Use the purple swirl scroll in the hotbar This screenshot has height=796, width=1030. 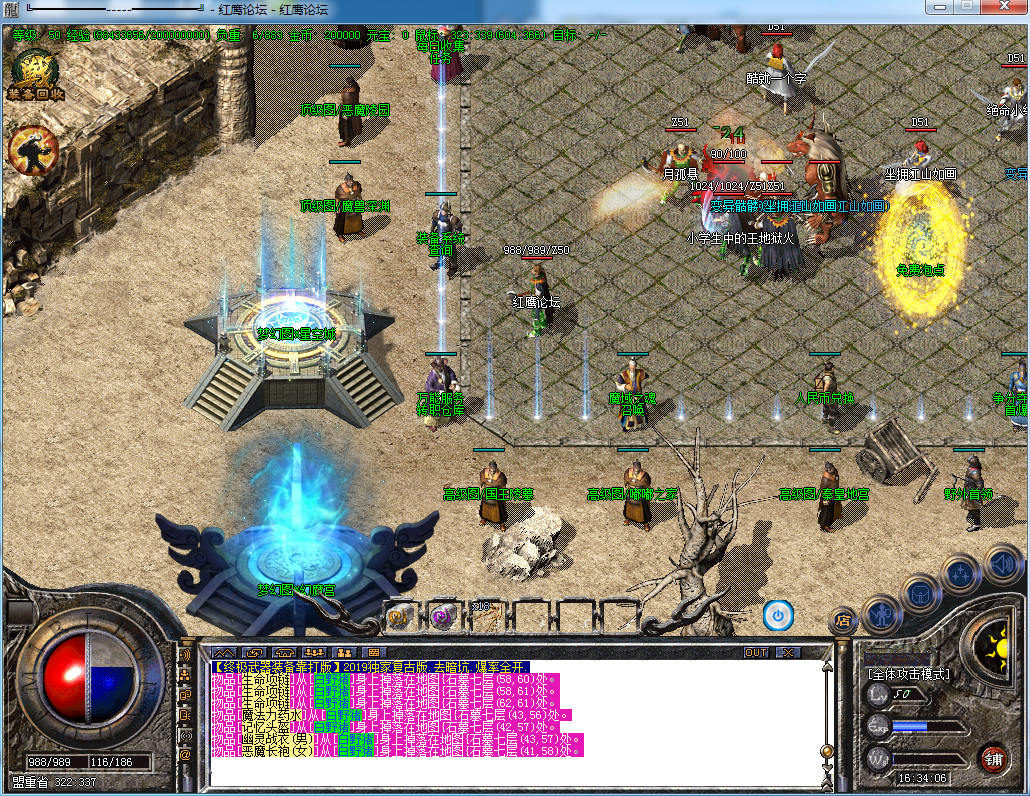(442, 617)
